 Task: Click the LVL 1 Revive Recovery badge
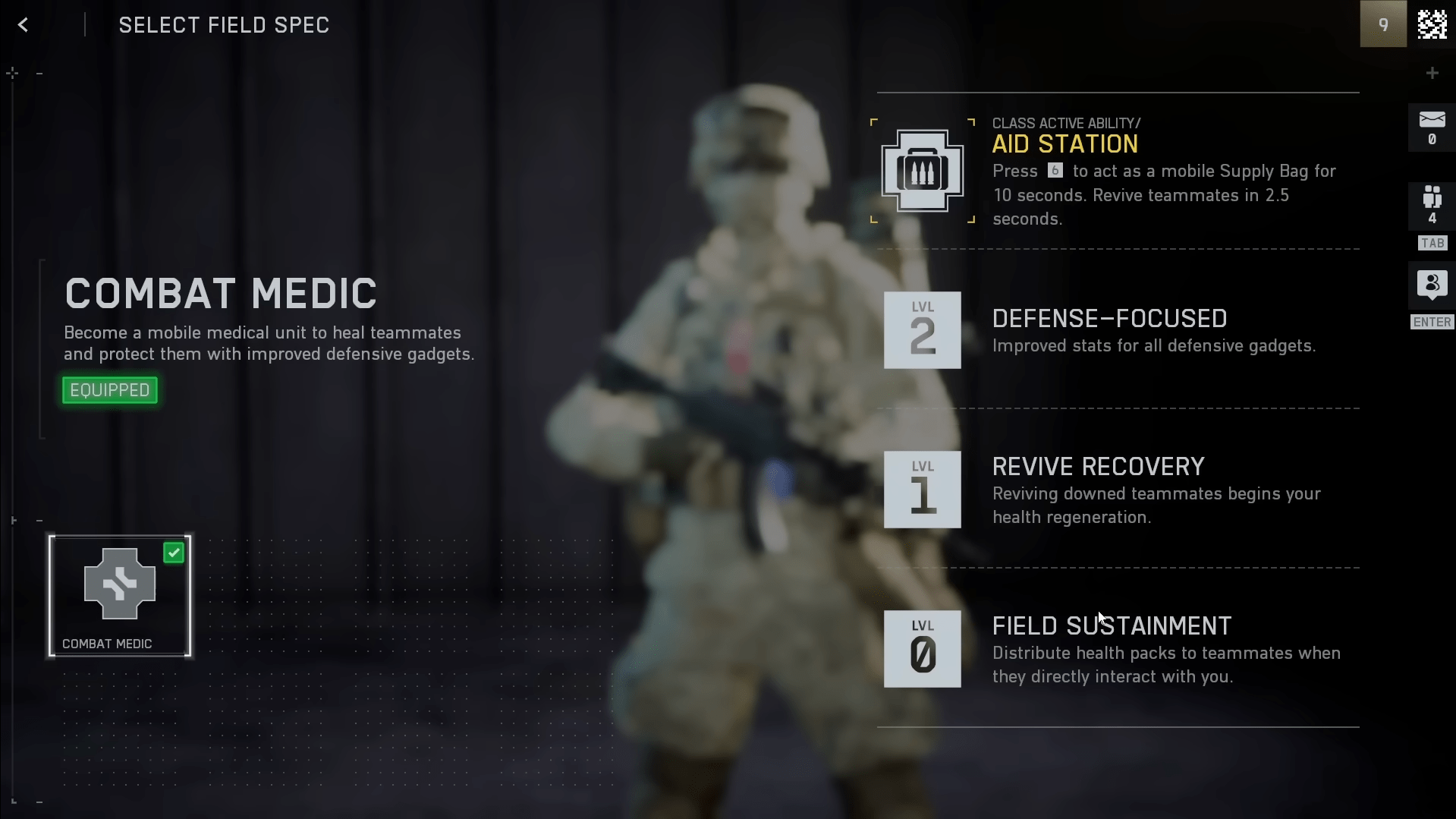point(921,490)
